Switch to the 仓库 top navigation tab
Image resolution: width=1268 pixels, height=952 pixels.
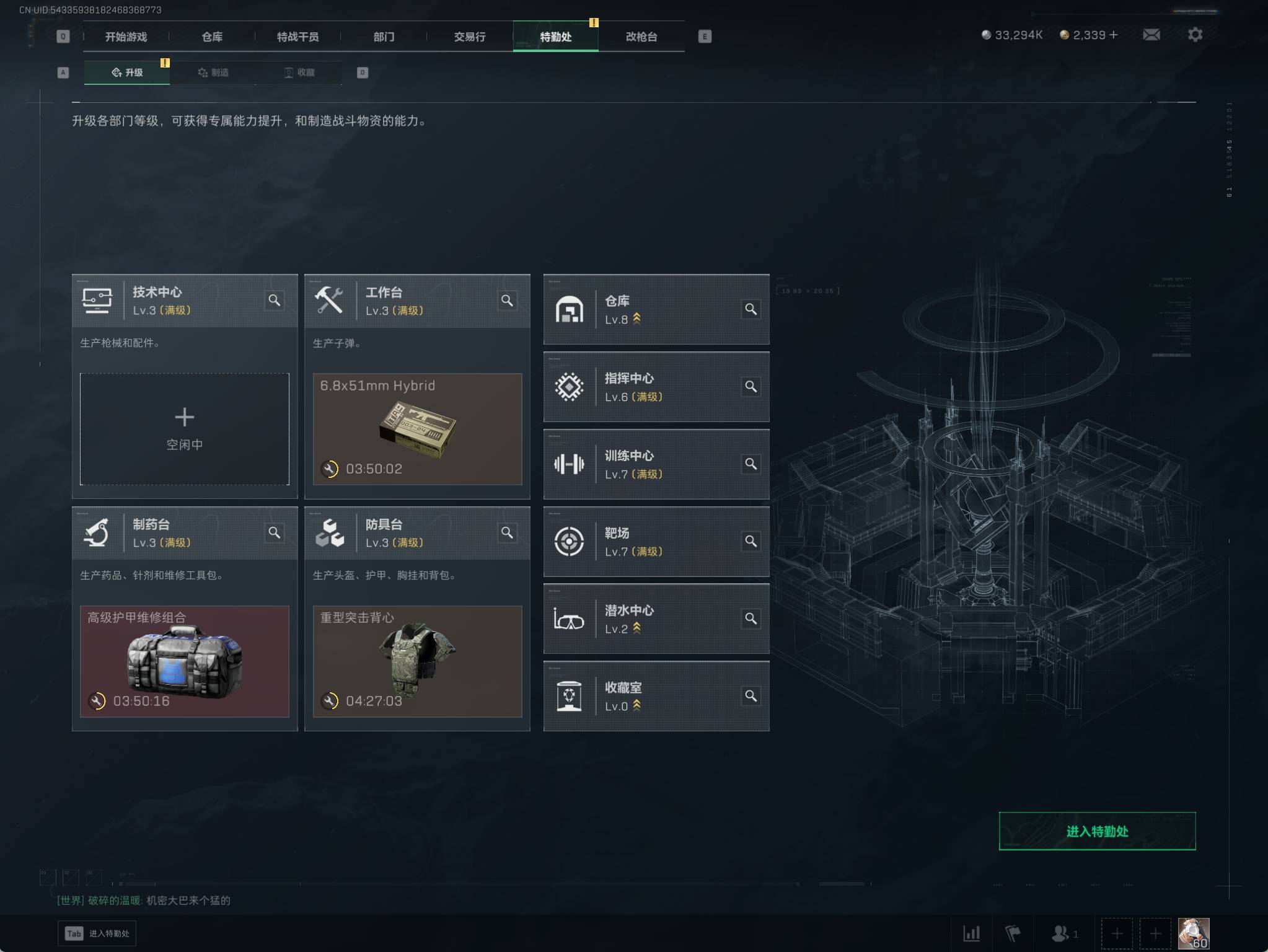(x=212, y=37)
